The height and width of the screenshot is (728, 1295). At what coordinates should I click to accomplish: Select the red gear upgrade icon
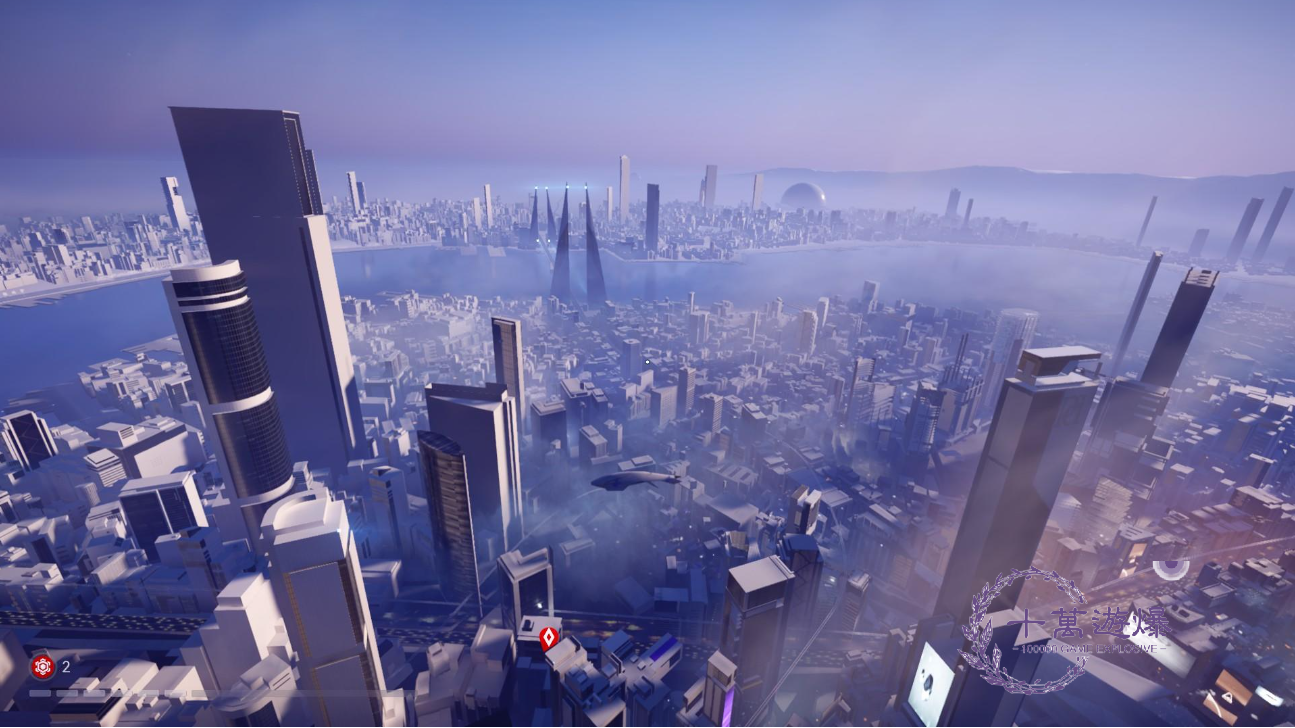42,666
